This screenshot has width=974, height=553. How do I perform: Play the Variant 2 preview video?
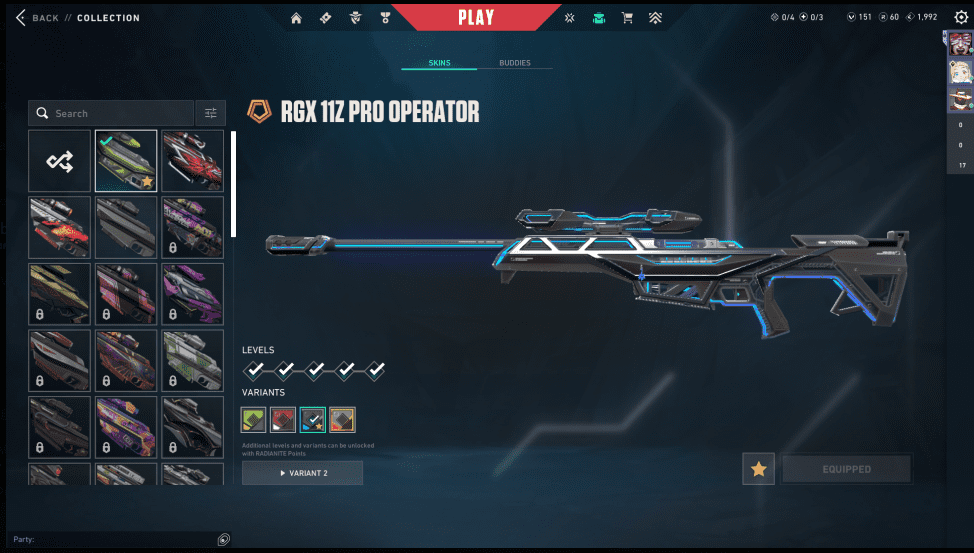click(302, 473)
